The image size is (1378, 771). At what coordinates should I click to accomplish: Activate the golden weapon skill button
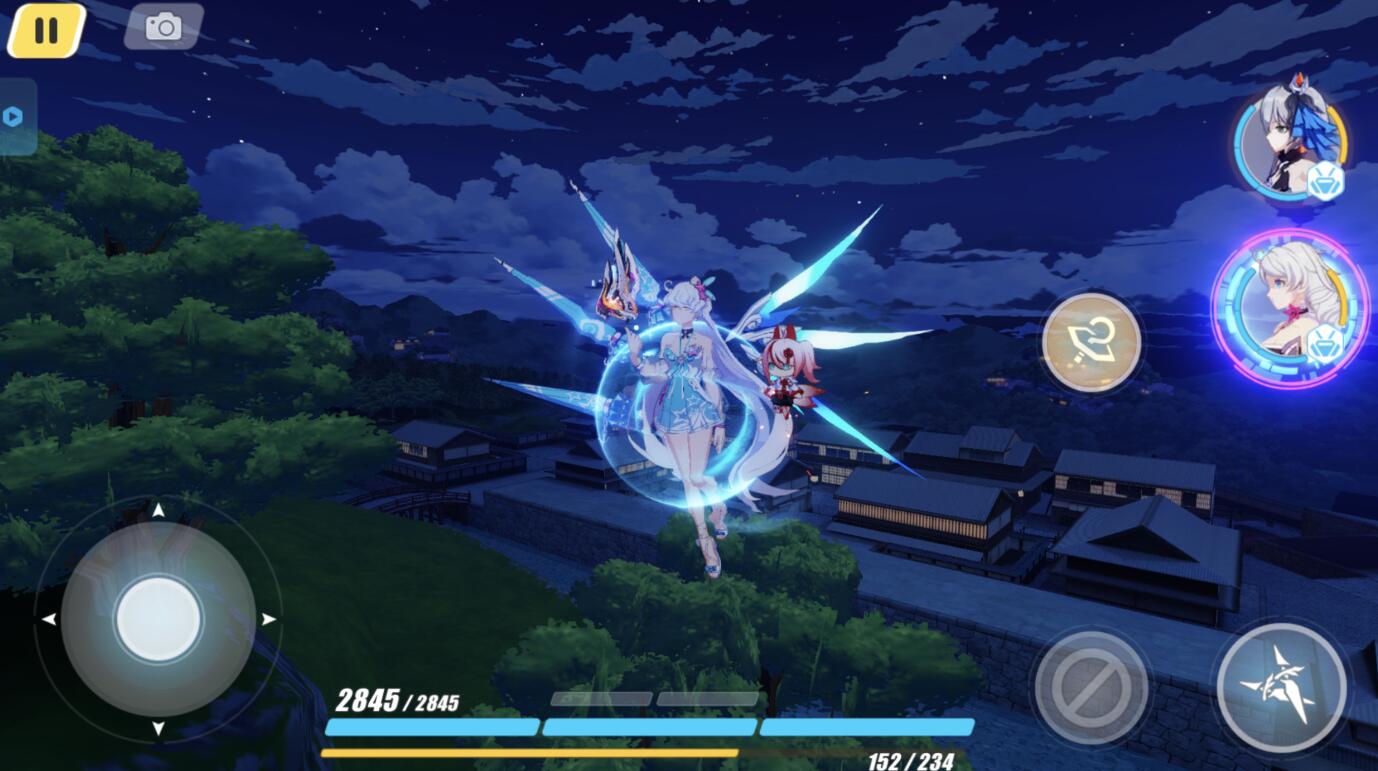[x=1091, y=342]
